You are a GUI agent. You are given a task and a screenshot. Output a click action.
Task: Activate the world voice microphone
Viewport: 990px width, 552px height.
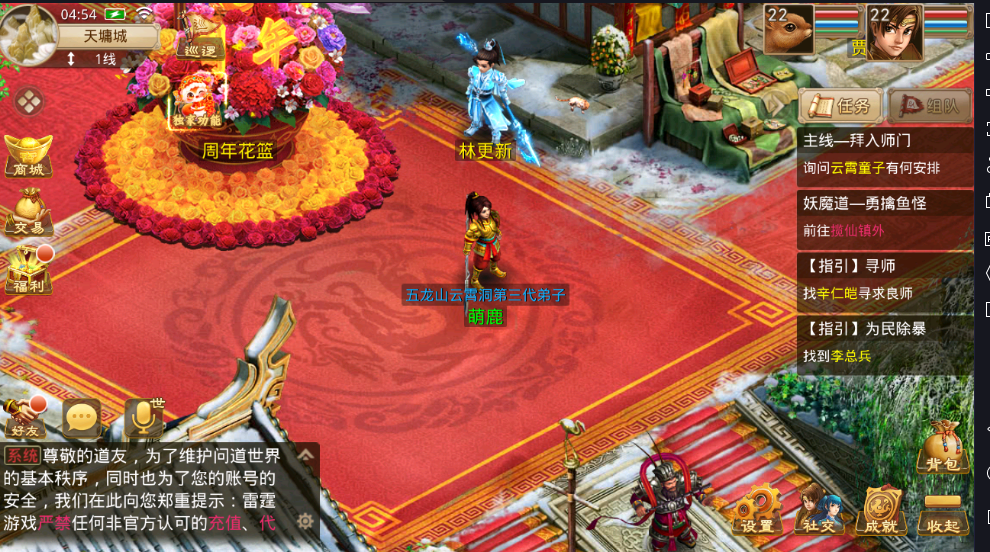142,418
